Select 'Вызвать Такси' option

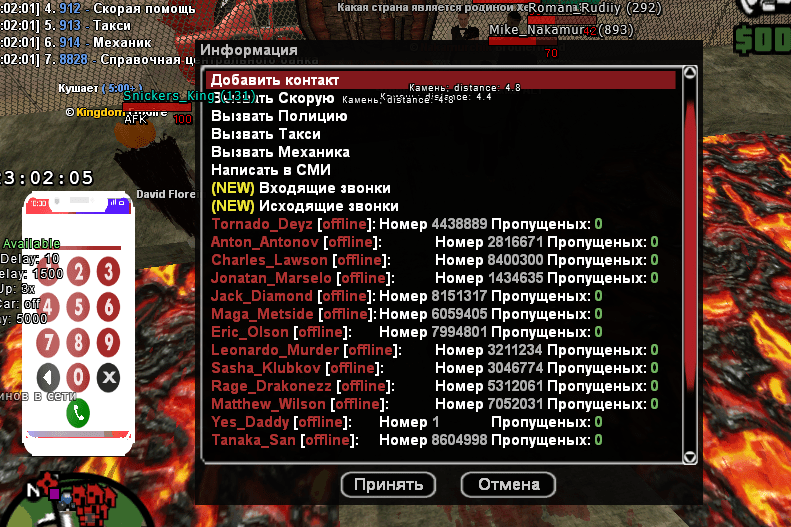[x=266, y=134]
